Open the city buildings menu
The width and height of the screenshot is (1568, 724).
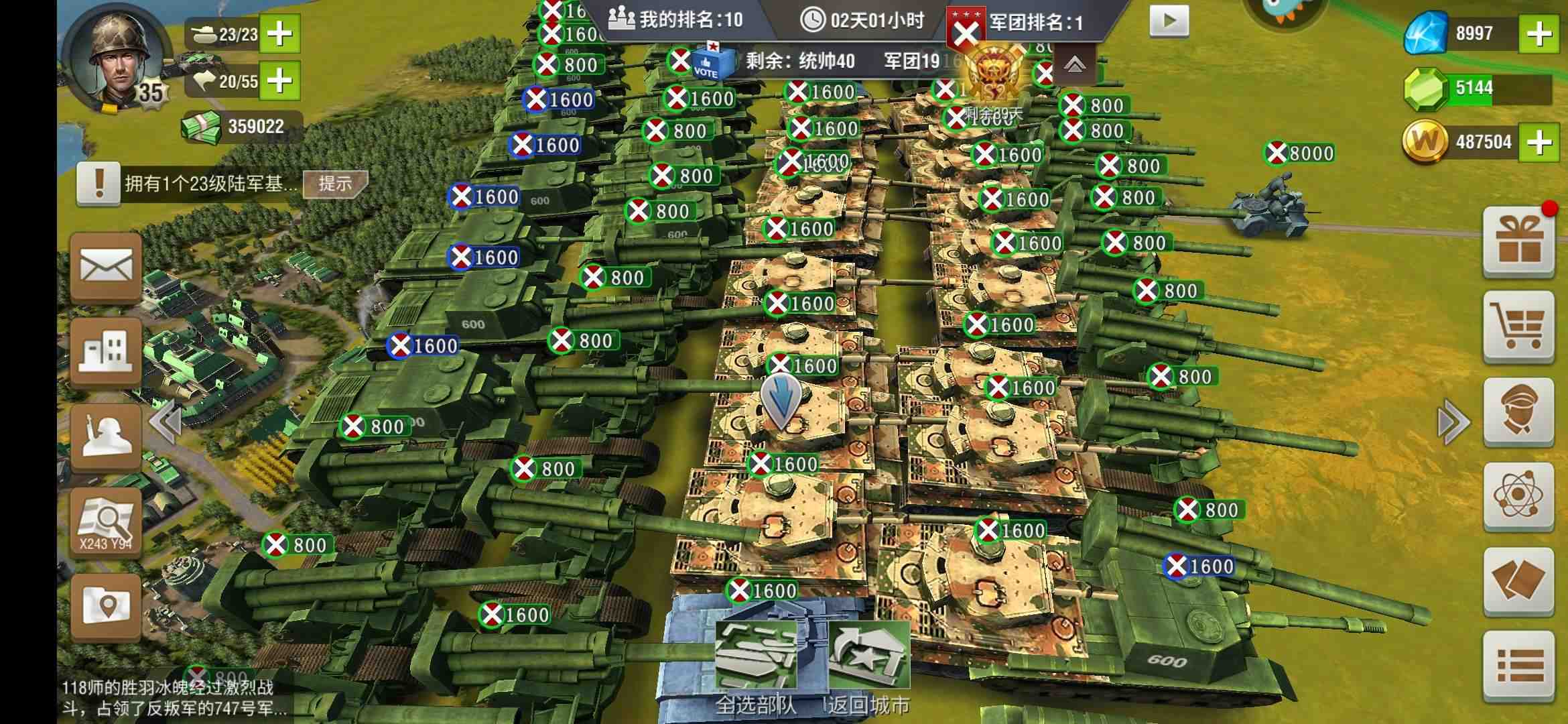(x=106, y=352)
